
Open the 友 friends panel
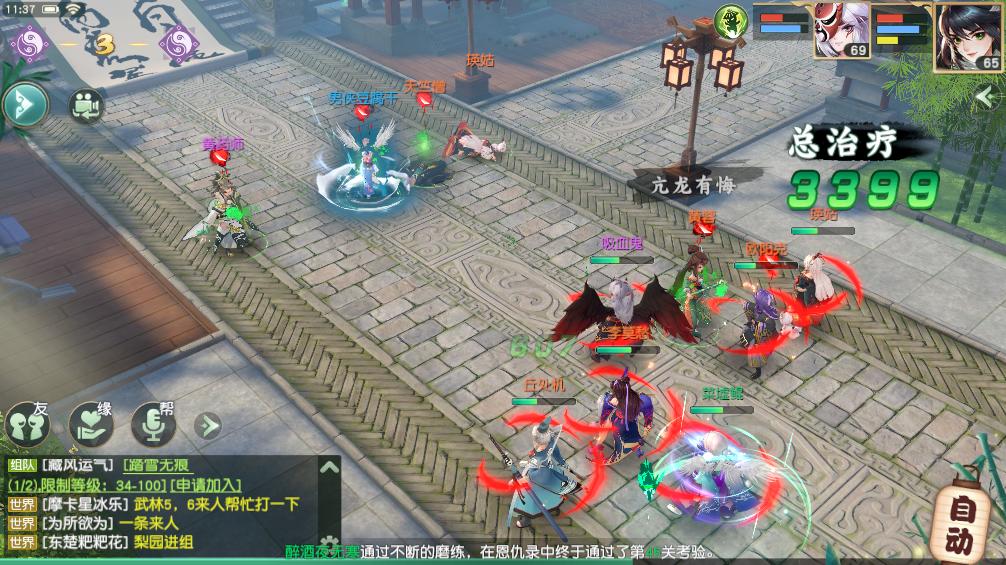(x=28, y=424)
